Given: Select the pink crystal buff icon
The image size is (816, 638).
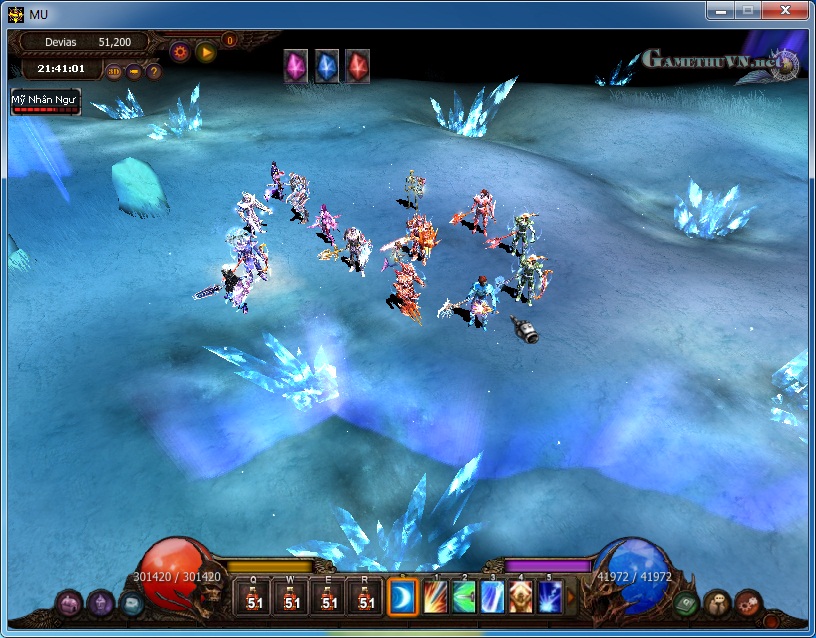Looking at the screenshot, I should pos(296,66).
